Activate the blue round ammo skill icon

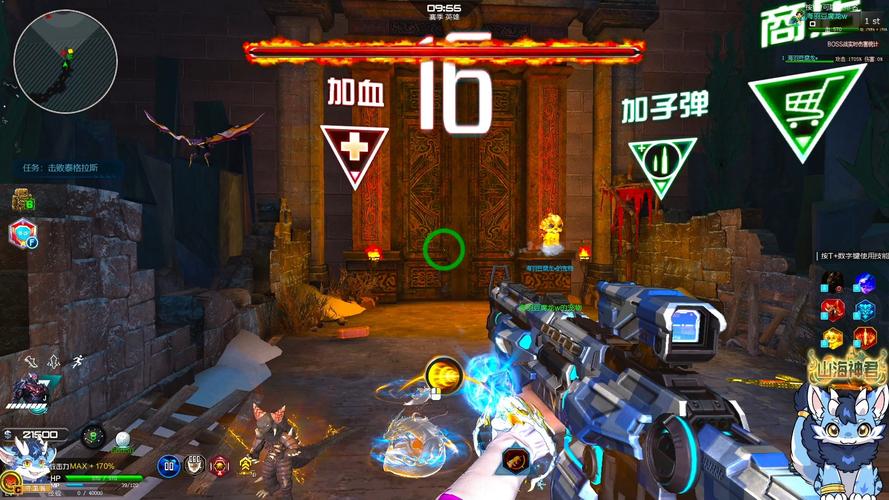coord(168,465)
